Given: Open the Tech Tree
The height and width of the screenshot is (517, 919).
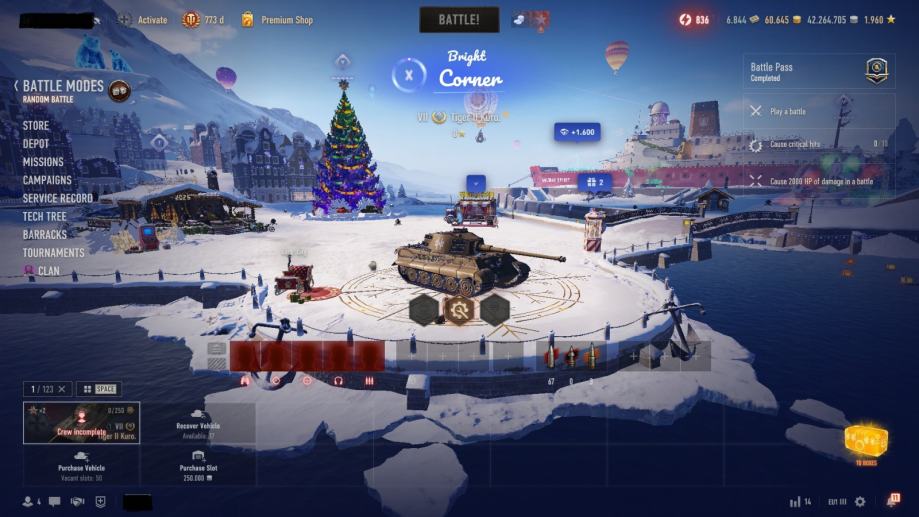Looking at the screenshot, I should (x=45, y=216).
